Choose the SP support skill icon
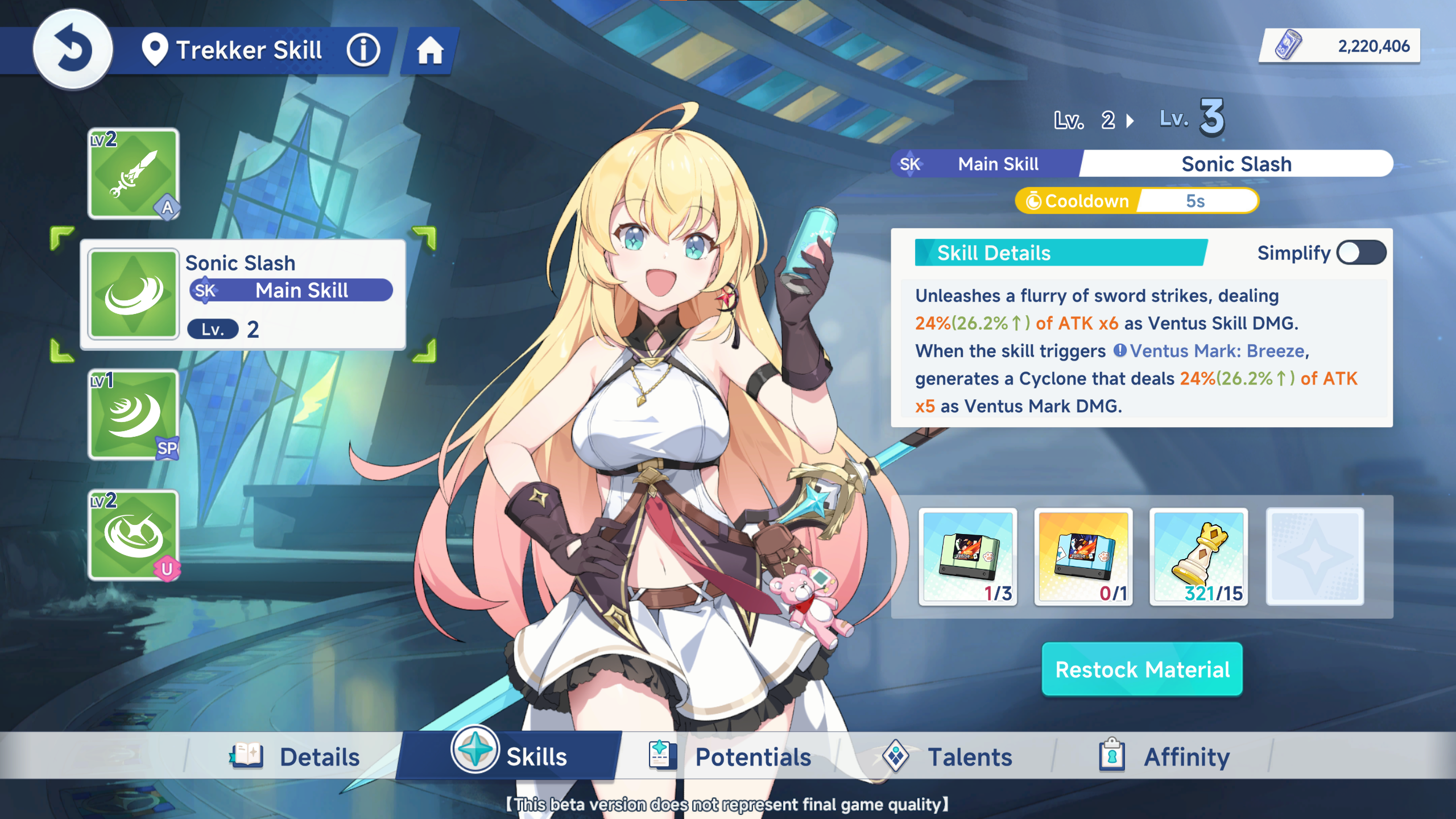The image size is (1456, 819). coord(134,415)
